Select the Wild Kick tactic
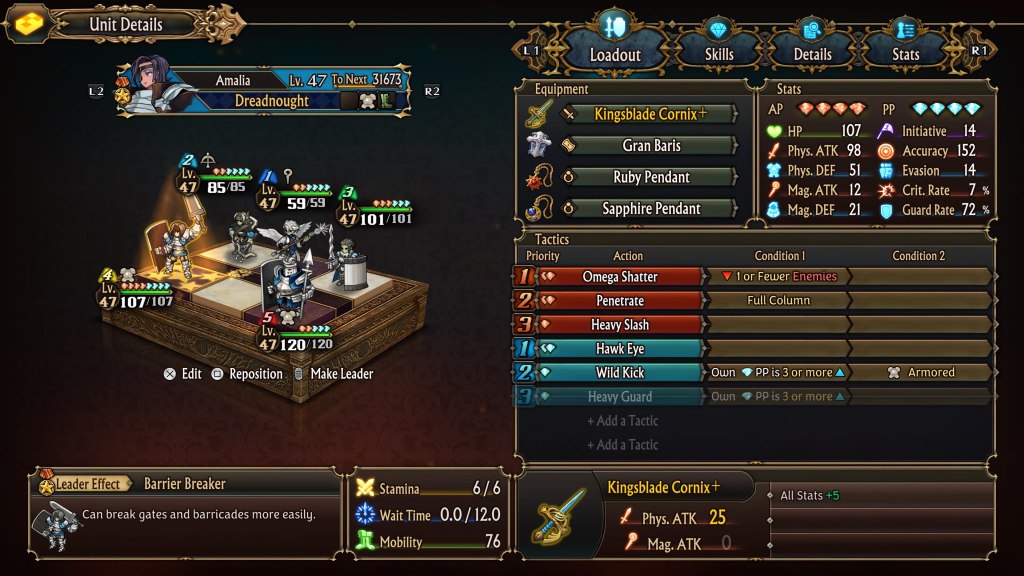 pos(620,373)
